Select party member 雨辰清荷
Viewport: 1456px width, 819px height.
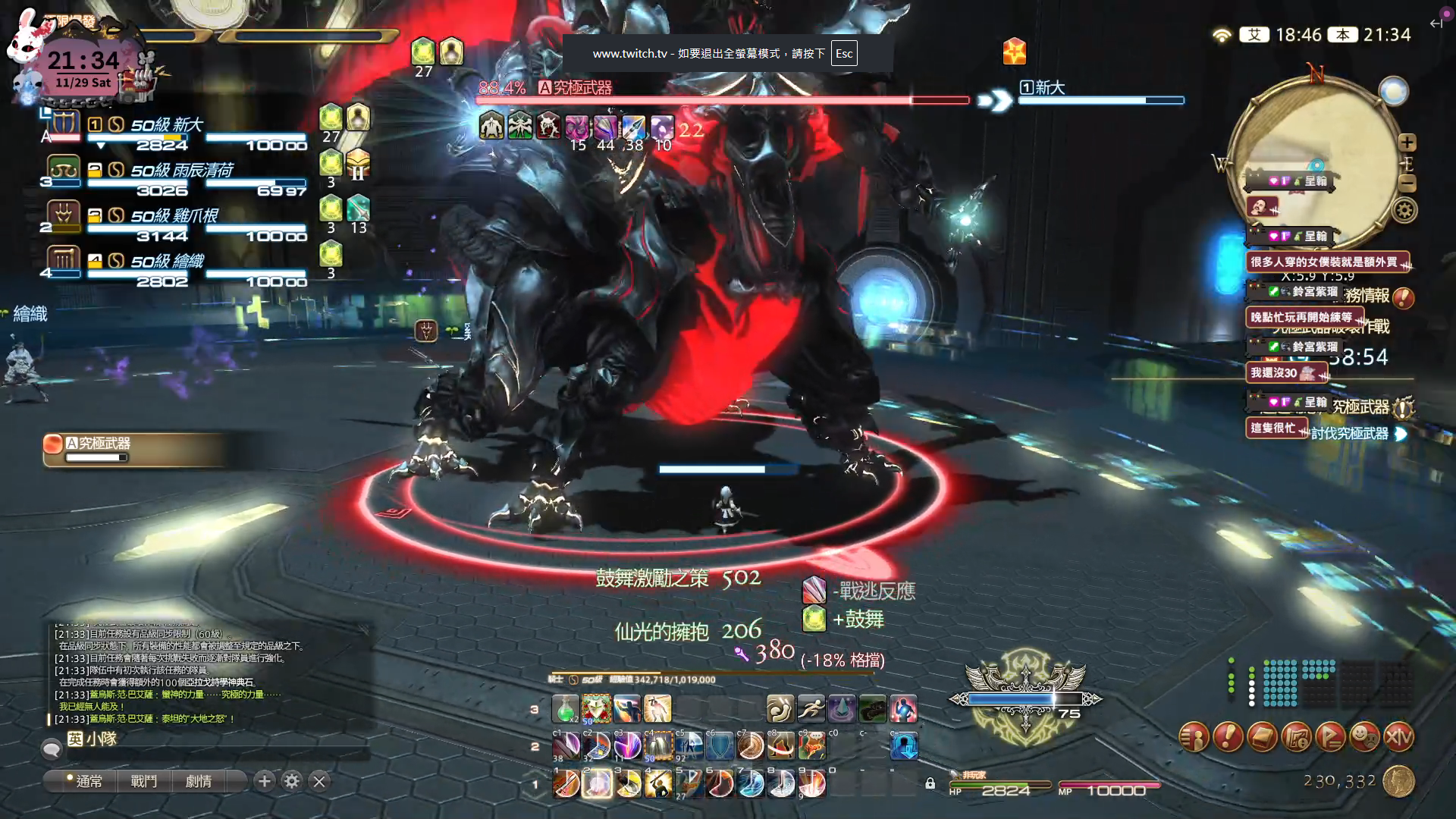click(x=182, y=171)
